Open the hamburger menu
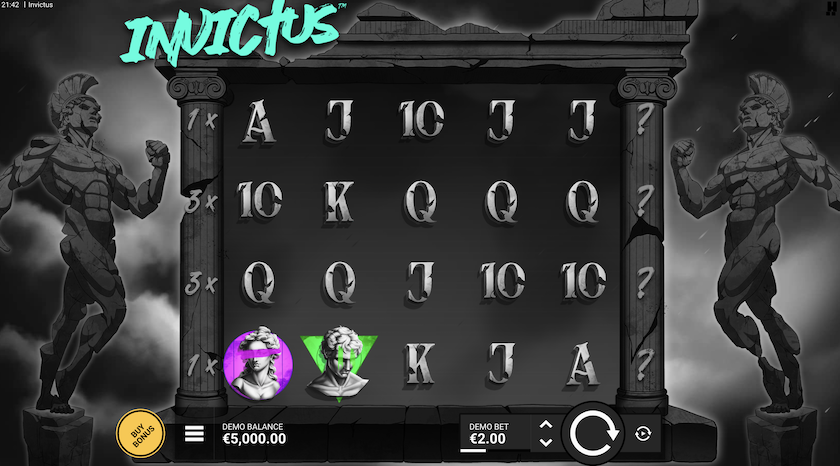 (195, 433)
